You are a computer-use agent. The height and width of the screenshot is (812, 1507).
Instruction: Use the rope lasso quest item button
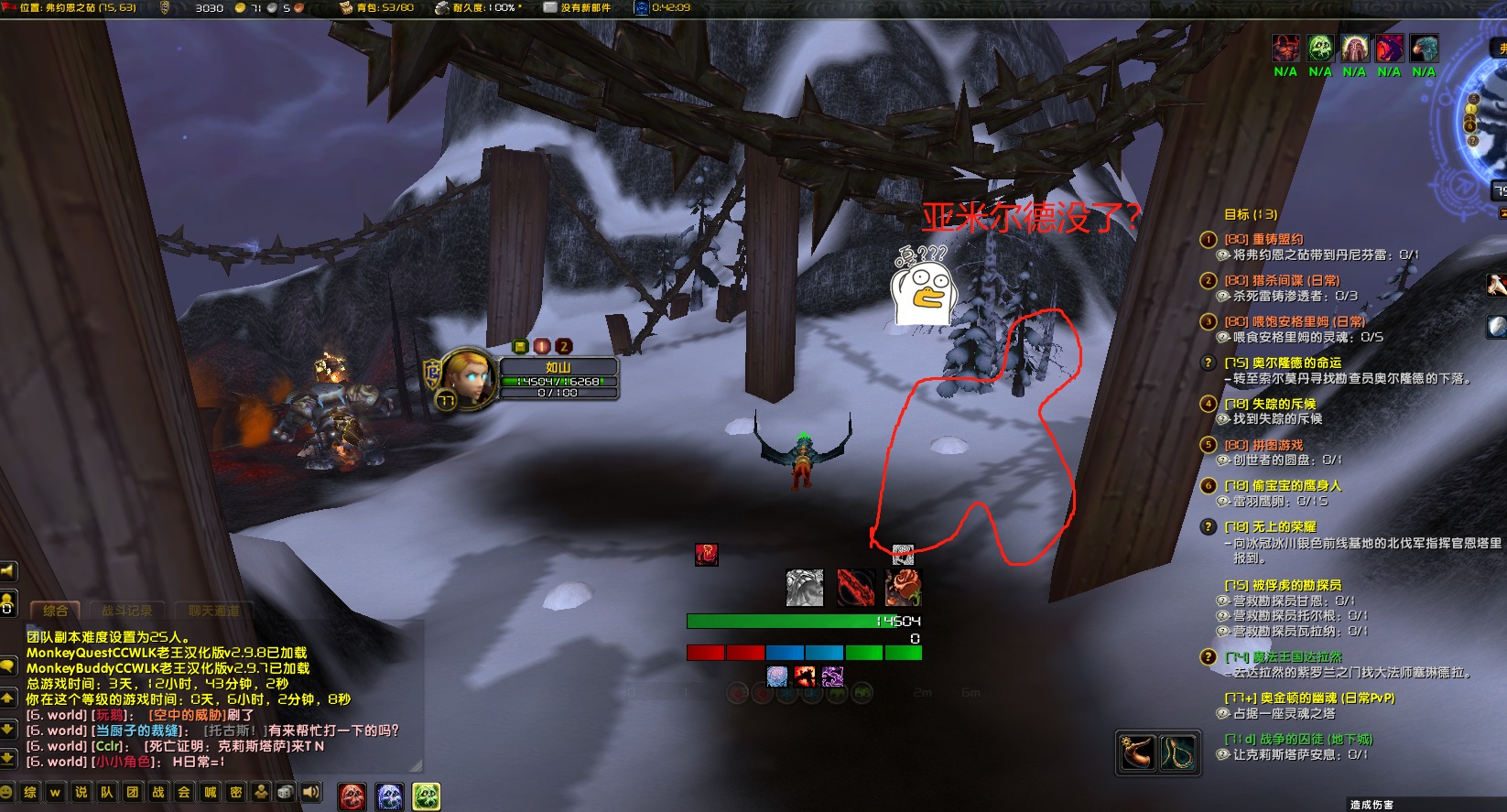point(1178,753)
